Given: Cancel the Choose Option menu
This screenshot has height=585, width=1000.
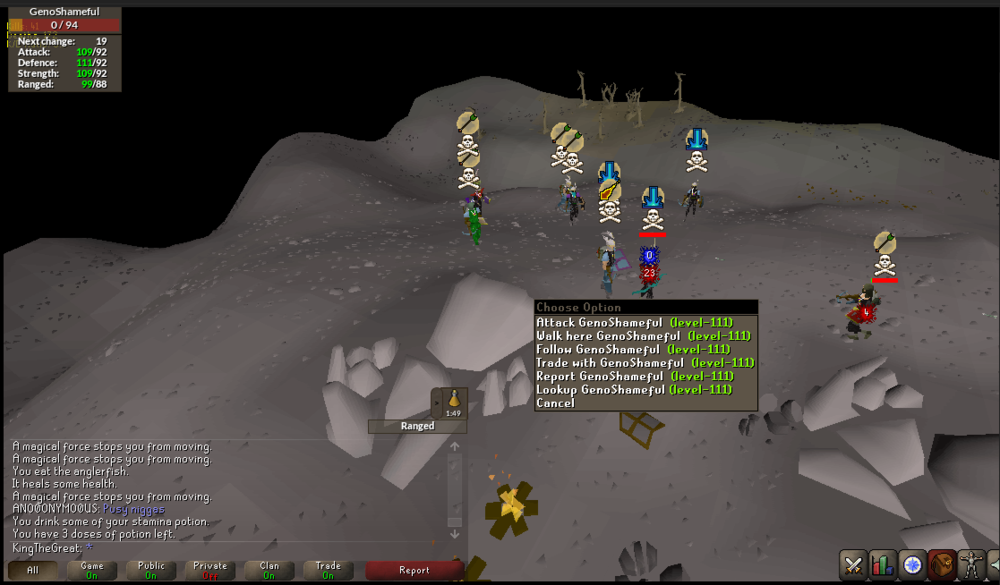Looking at the screenshot, I should coord(556,403).
